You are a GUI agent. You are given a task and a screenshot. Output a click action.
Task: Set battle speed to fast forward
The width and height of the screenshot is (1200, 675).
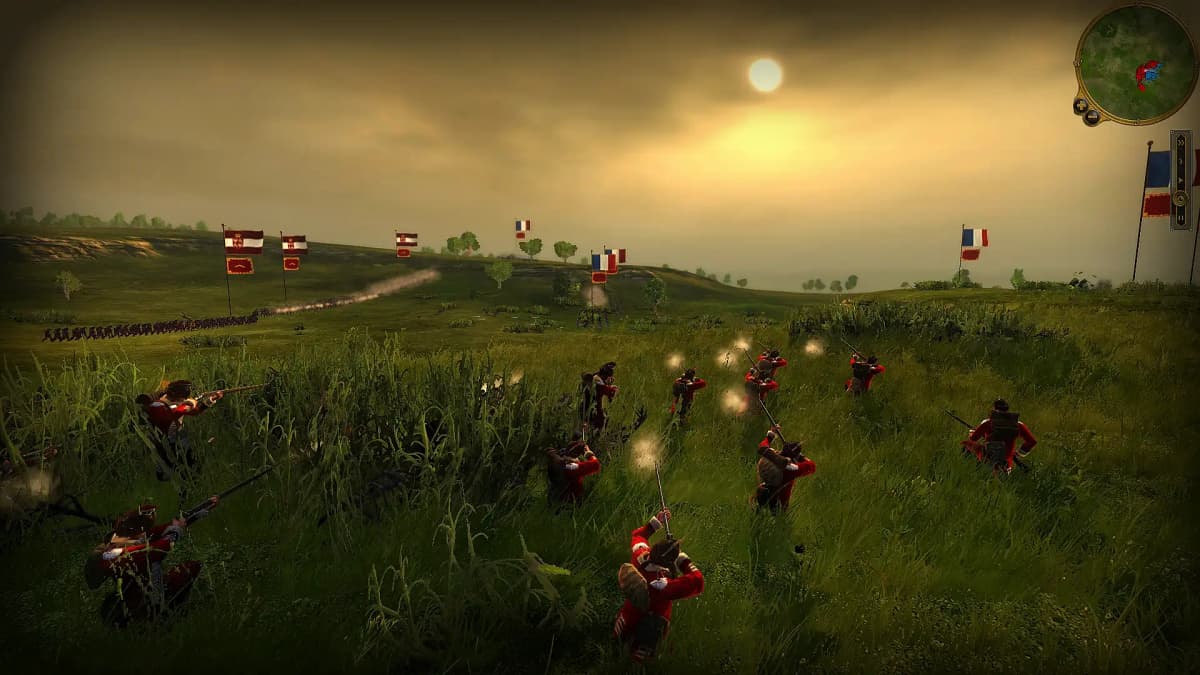click(1181, 143)
